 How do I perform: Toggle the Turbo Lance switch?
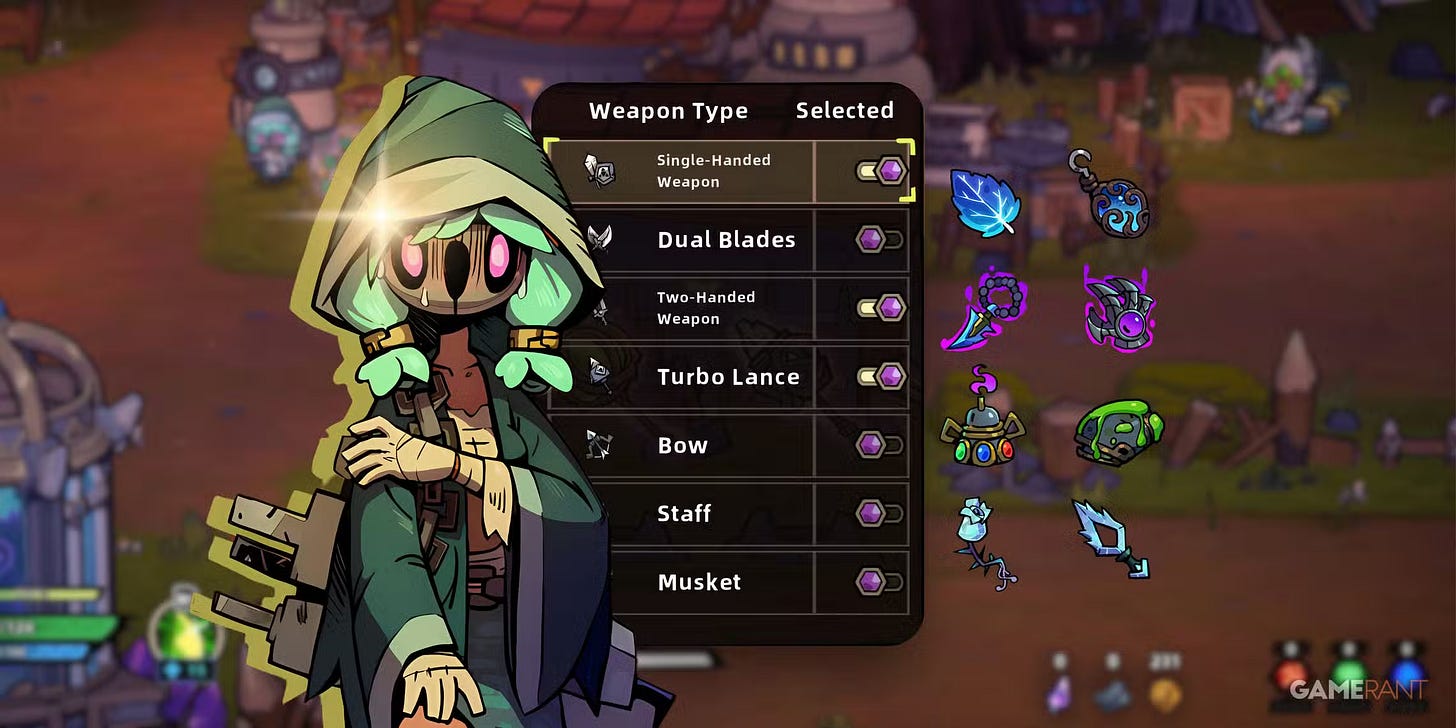881,377
